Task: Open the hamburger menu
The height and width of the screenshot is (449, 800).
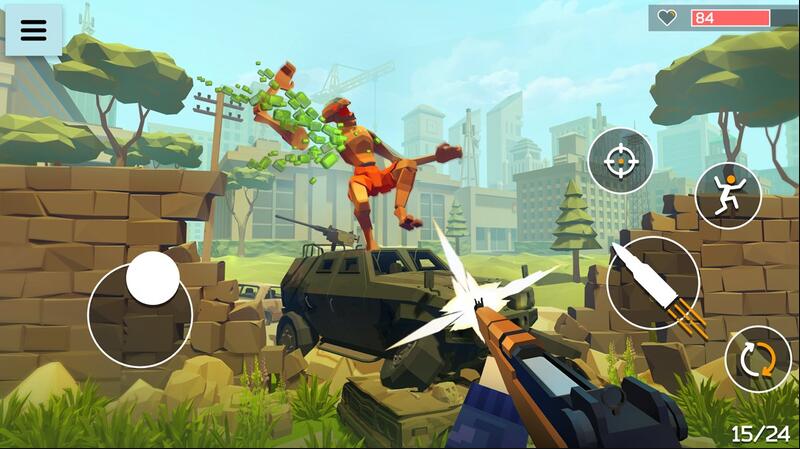Action: [34, 30]
